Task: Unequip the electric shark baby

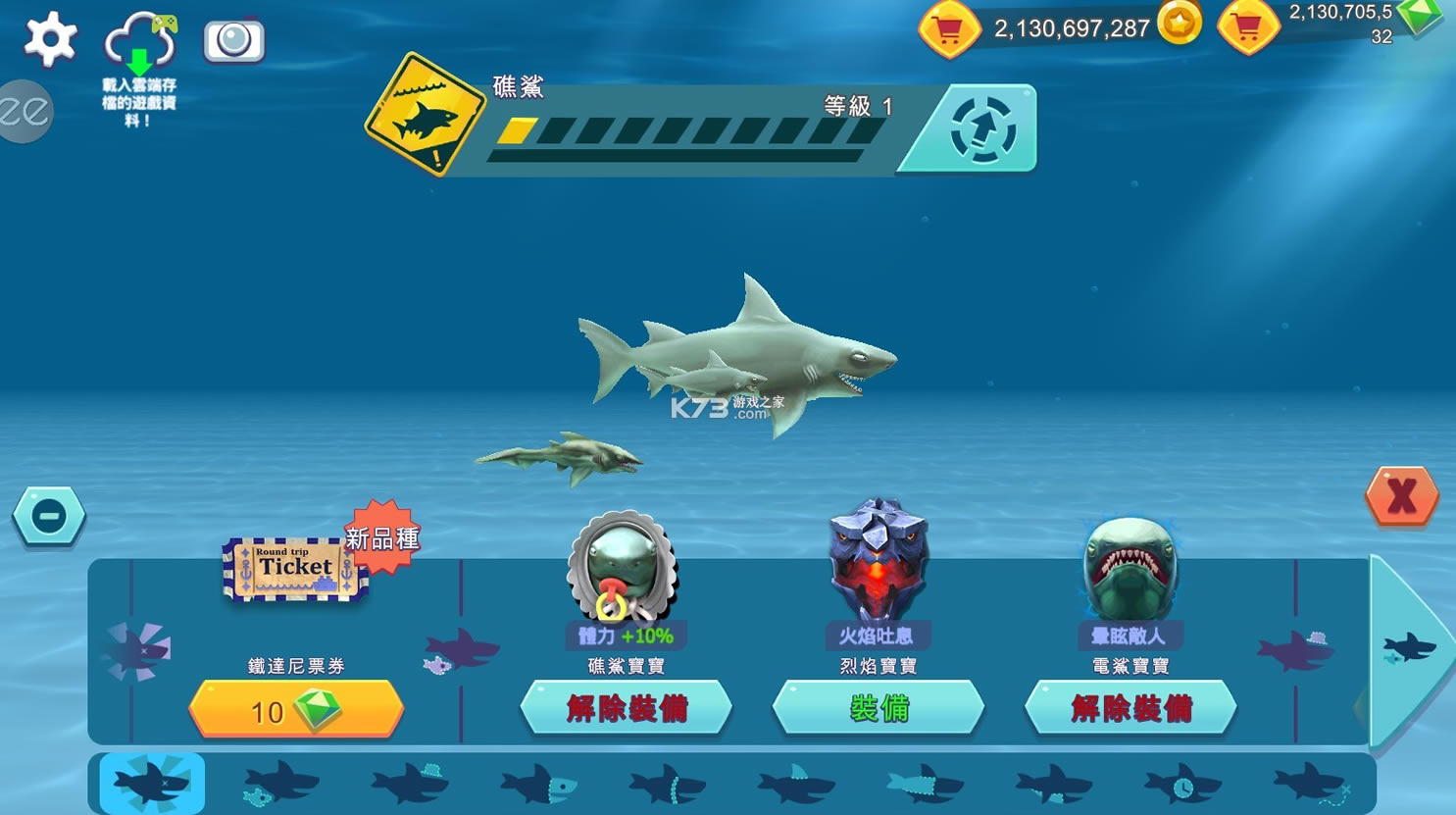Action: point(1130,708)
